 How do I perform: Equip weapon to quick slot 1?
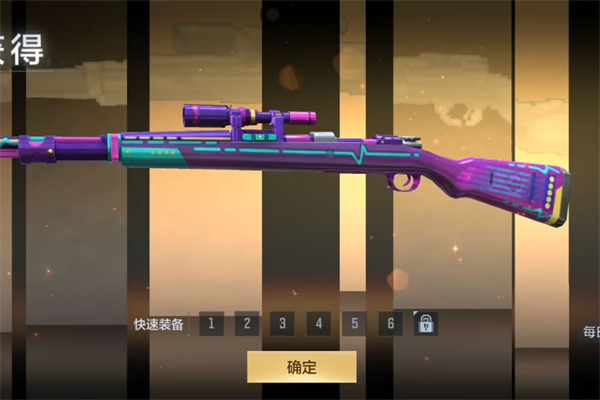point(211,323)
